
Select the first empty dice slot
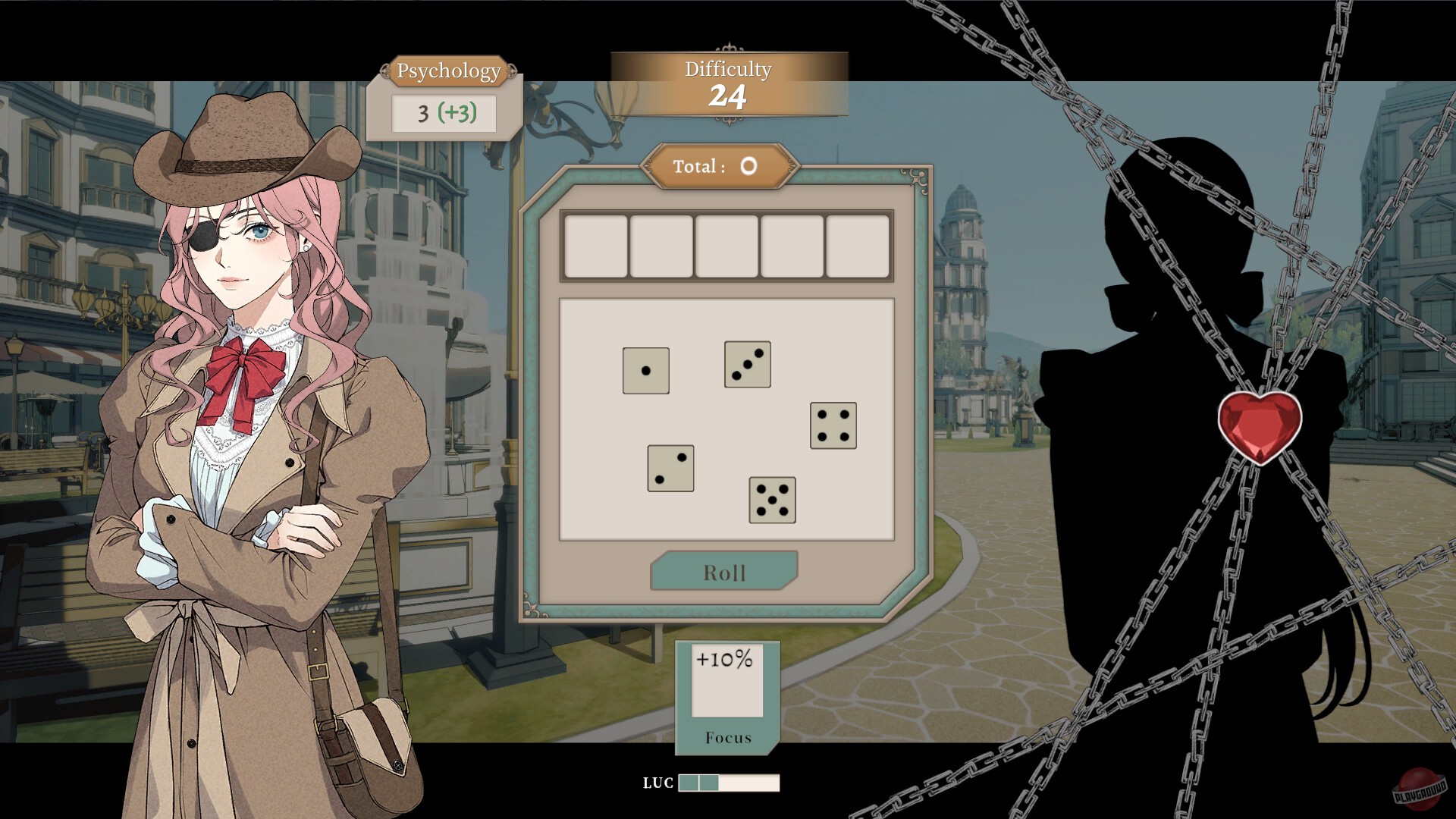(x=595, y=246)
